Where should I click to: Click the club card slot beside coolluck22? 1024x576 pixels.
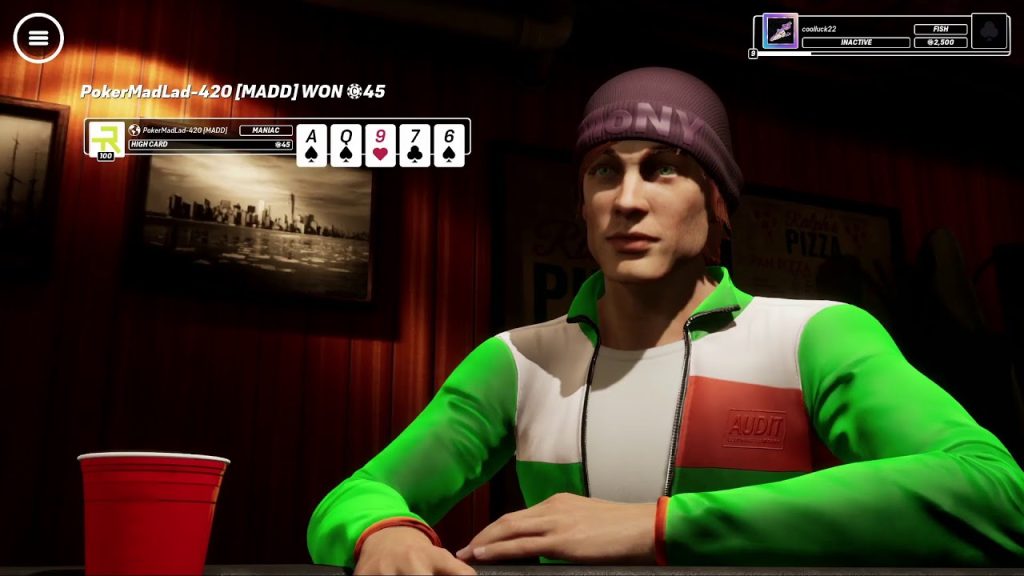(989, 31)
